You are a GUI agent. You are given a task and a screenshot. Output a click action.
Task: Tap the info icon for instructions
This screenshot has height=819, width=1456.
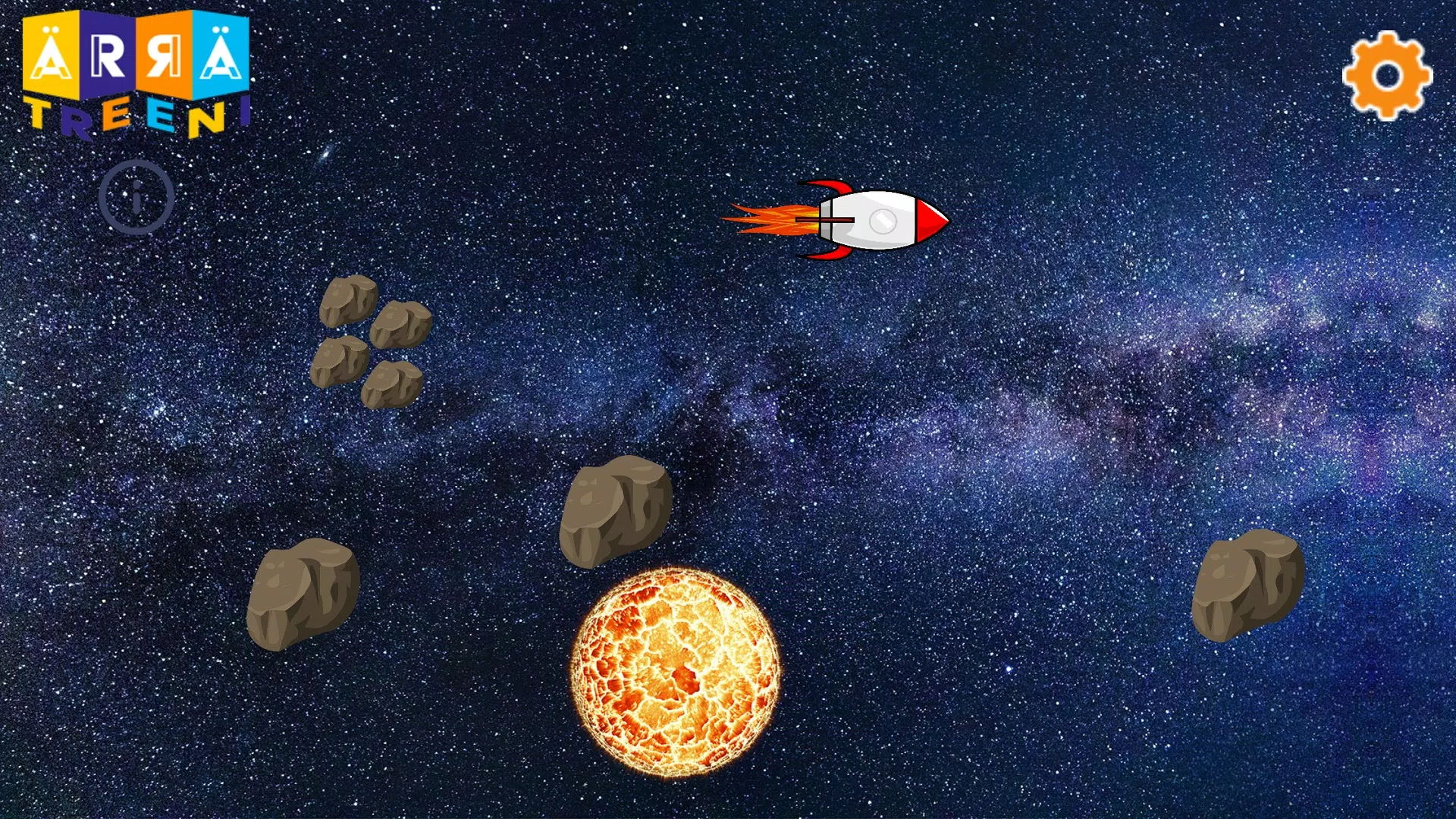(136, 196)
